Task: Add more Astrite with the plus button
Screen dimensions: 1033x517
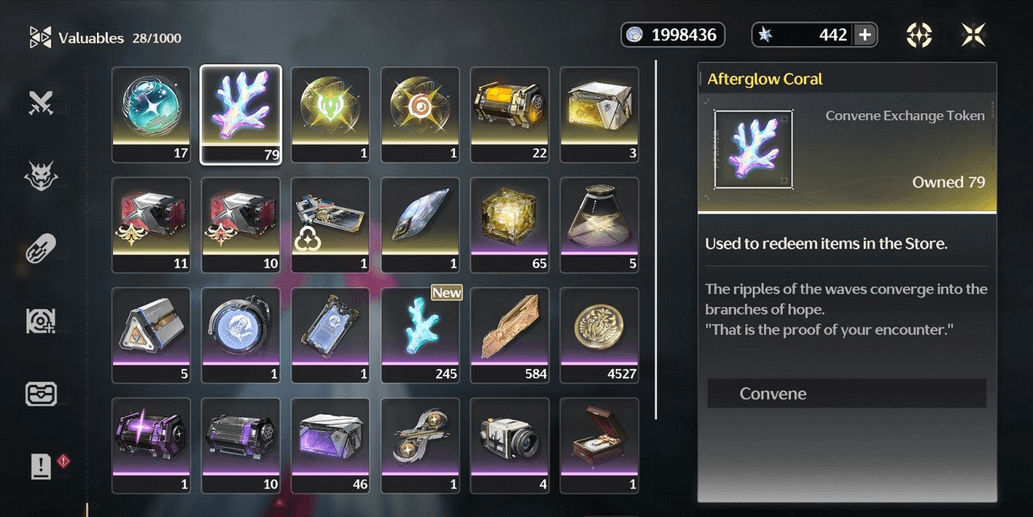Action: tap(865, 35)
